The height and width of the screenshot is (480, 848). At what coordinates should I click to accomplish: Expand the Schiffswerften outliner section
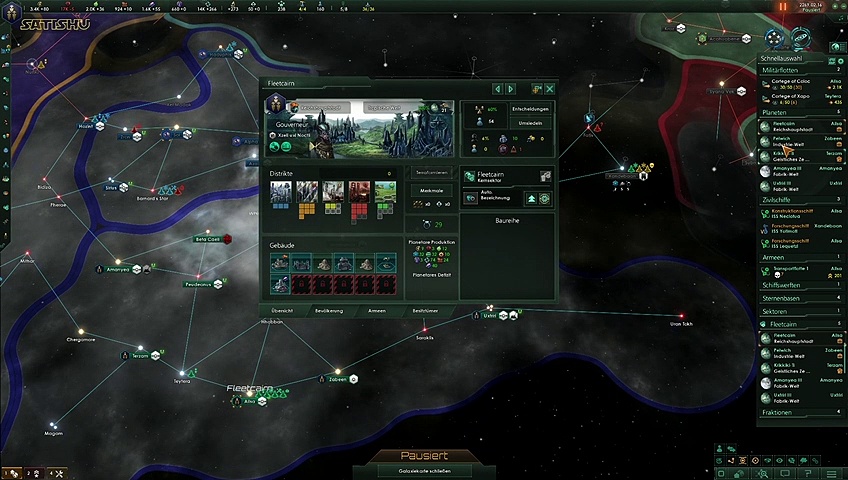[800, 284]
